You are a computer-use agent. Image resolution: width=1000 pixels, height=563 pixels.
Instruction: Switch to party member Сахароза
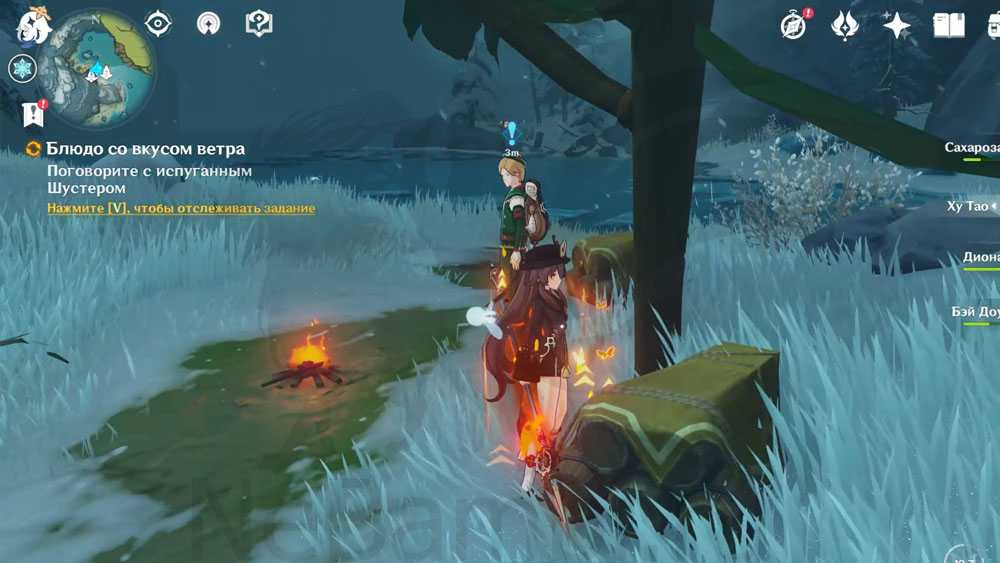pos(972,148)
